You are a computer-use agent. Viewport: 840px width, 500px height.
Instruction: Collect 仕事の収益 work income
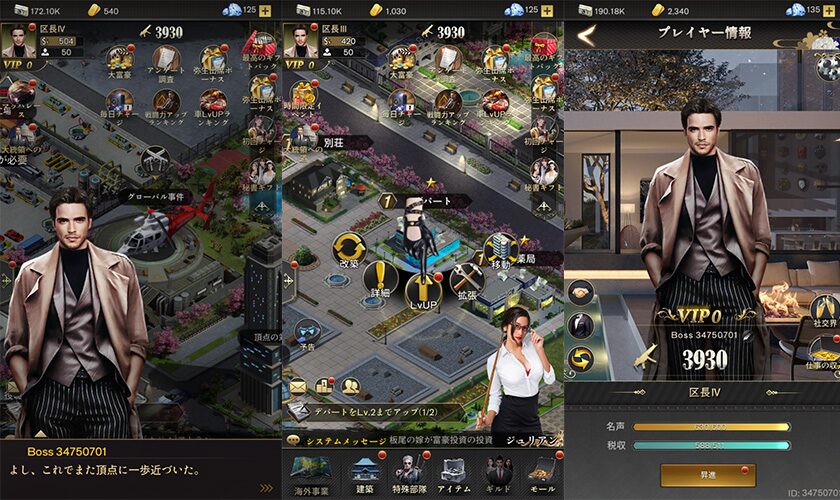pos(823,351)
